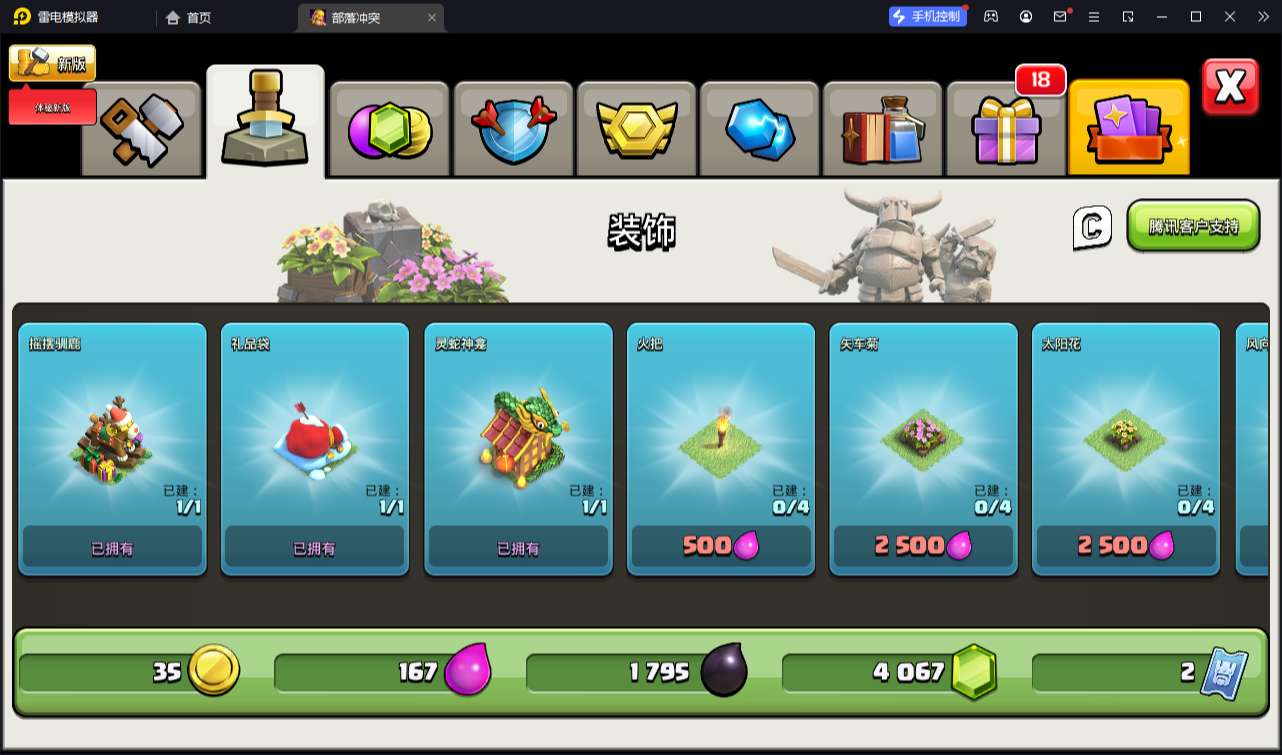
Task: Close the shop with the red X
Action: point(1230,88)
